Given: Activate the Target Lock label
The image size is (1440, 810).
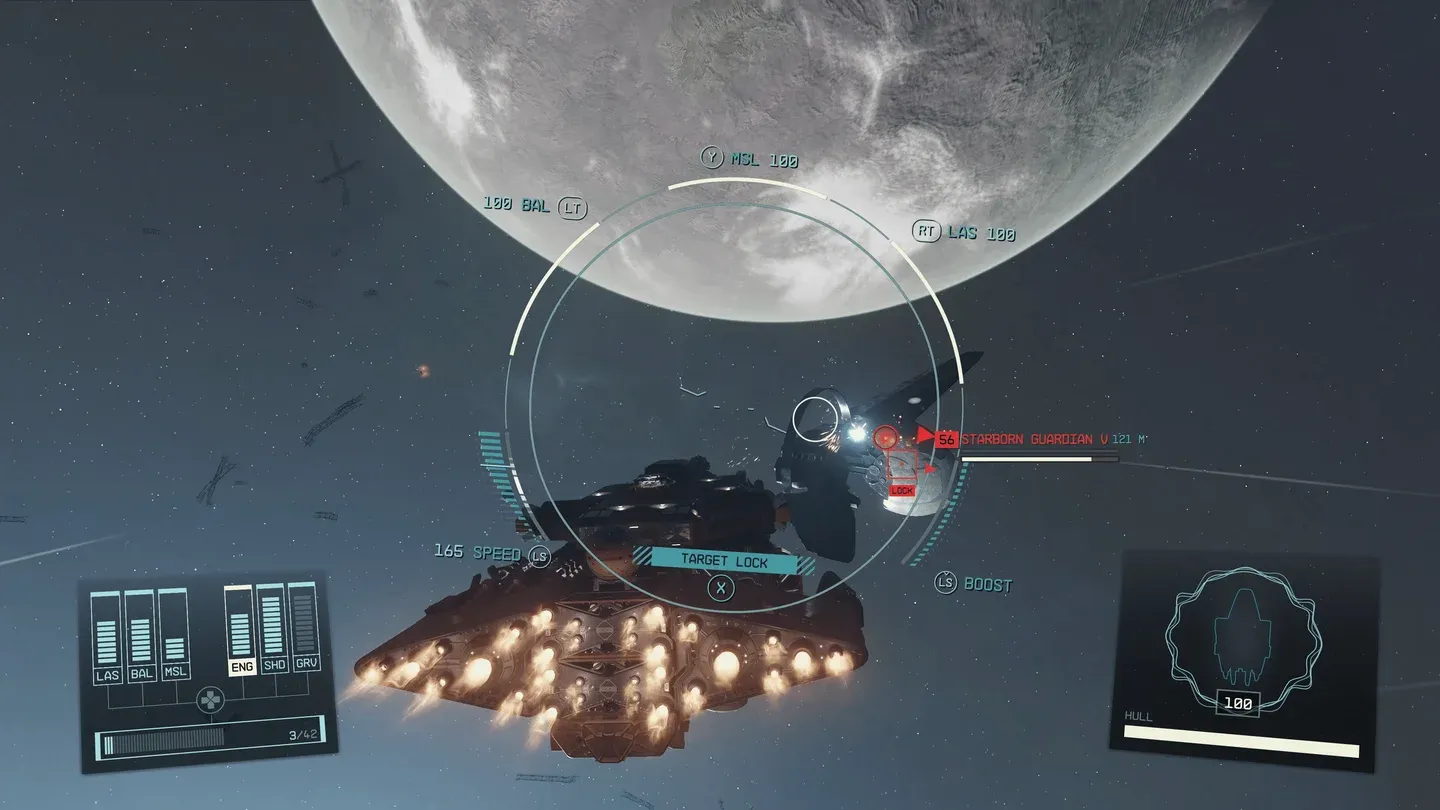Looking at the screenshot, I should tap(724, 561).
